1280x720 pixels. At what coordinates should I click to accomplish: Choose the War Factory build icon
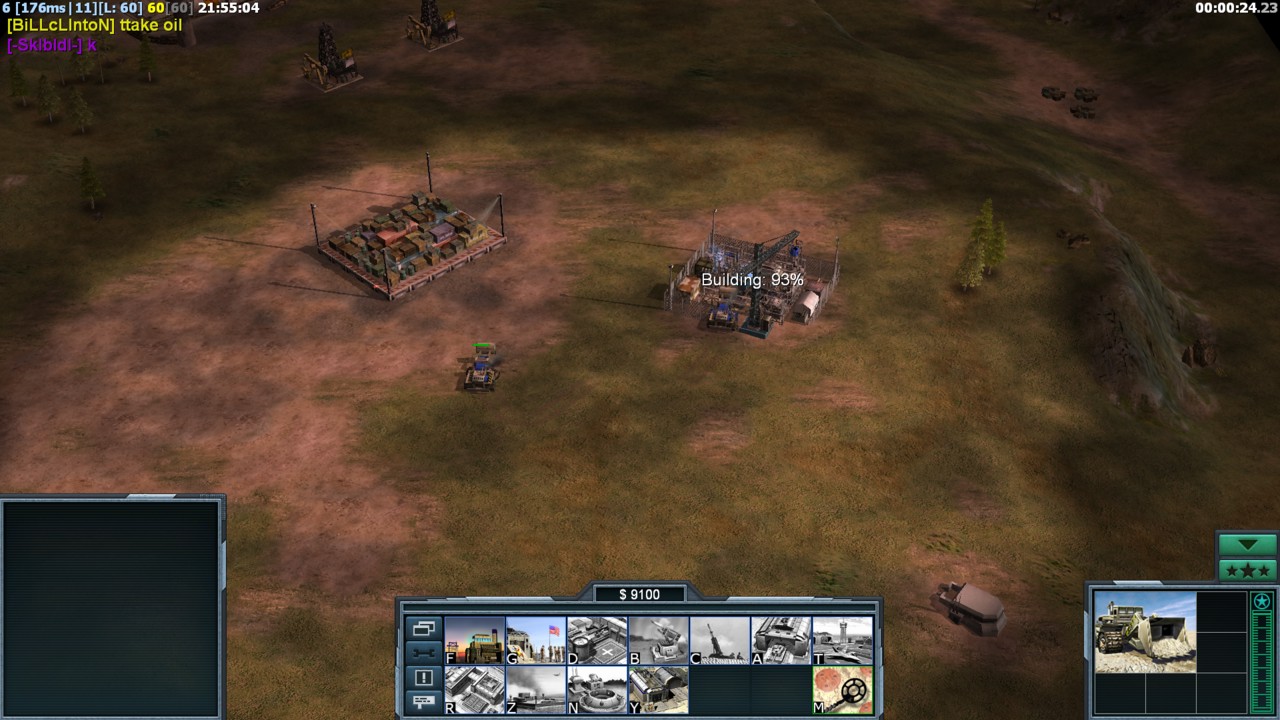781,640
